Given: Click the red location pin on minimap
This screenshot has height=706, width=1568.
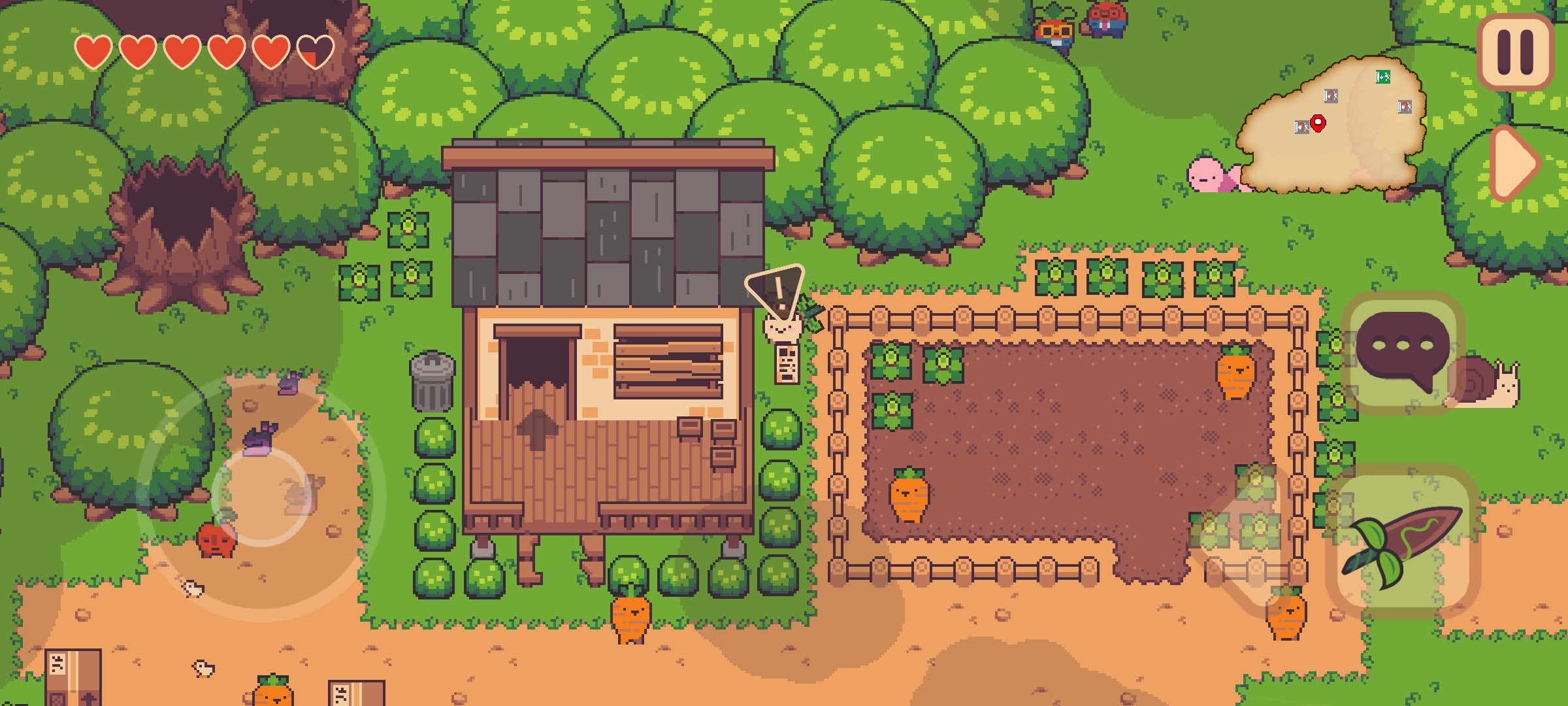Looking at the screenshot, I should click(1318, 122).
